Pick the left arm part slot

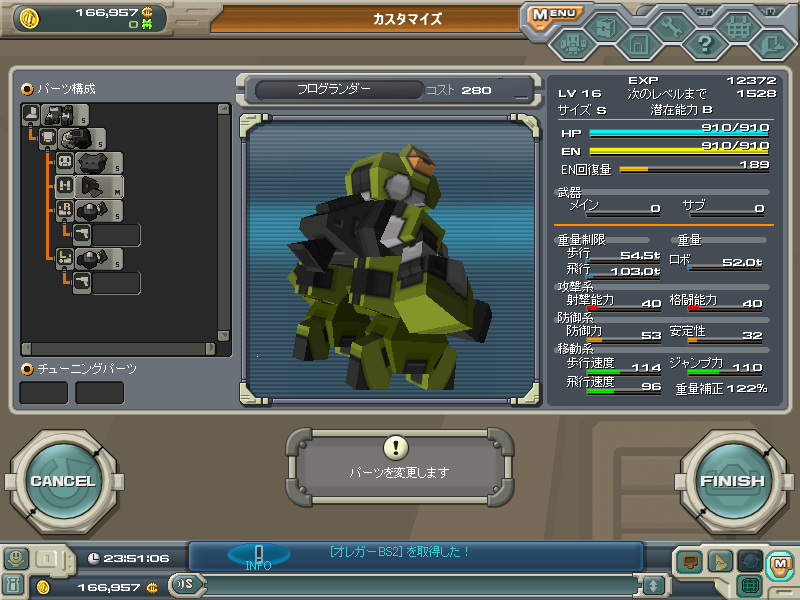pyautogui.click(x=93, y=258)
